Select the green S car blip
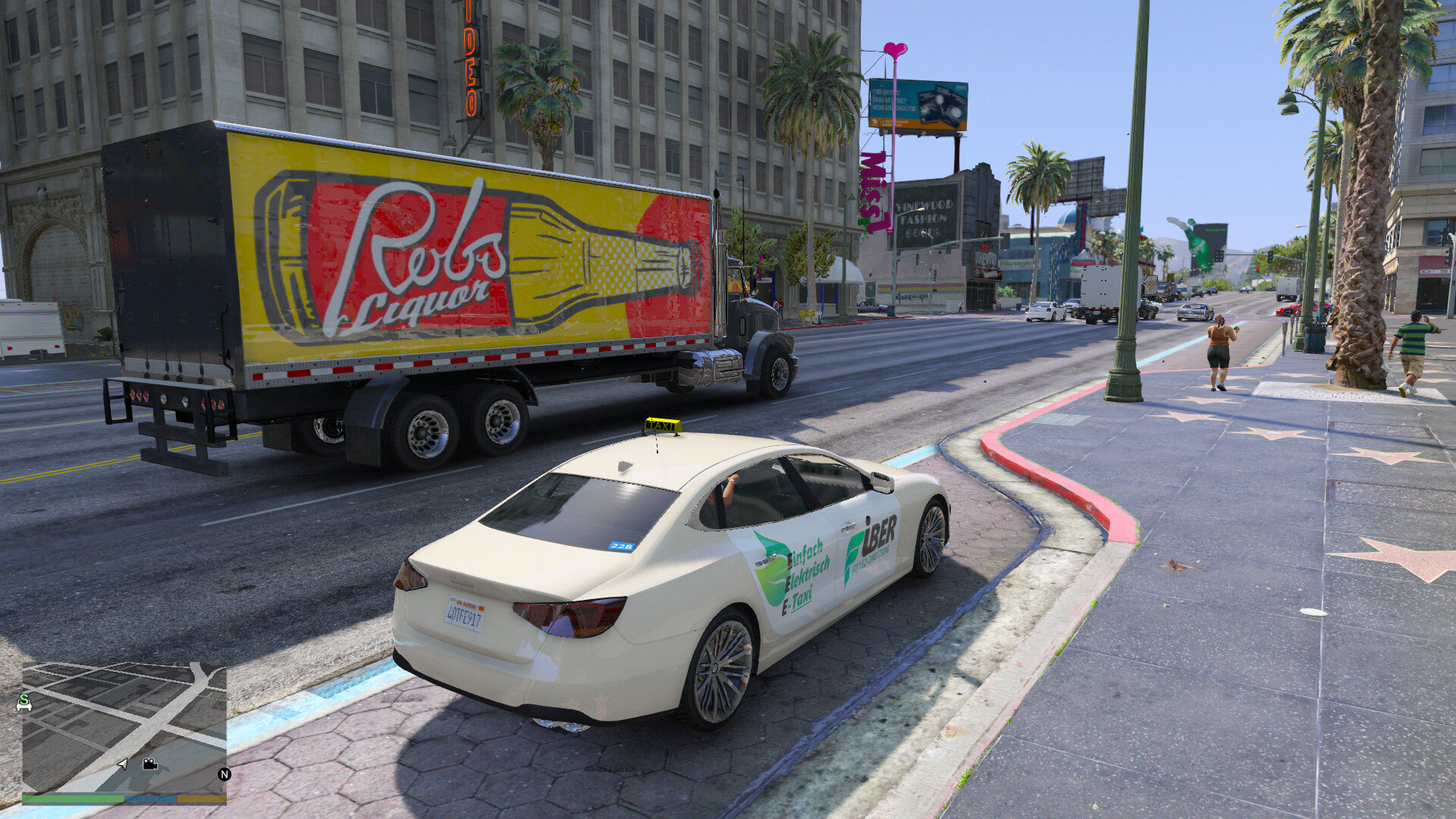 24,703
